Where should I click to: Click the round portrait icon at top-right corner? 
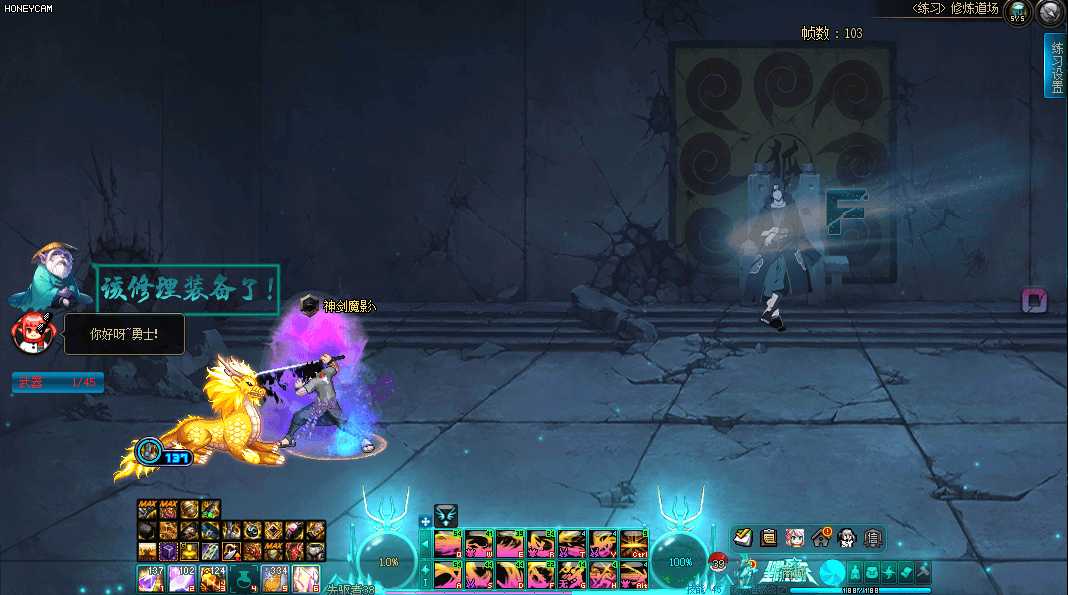coord(1049,13)
